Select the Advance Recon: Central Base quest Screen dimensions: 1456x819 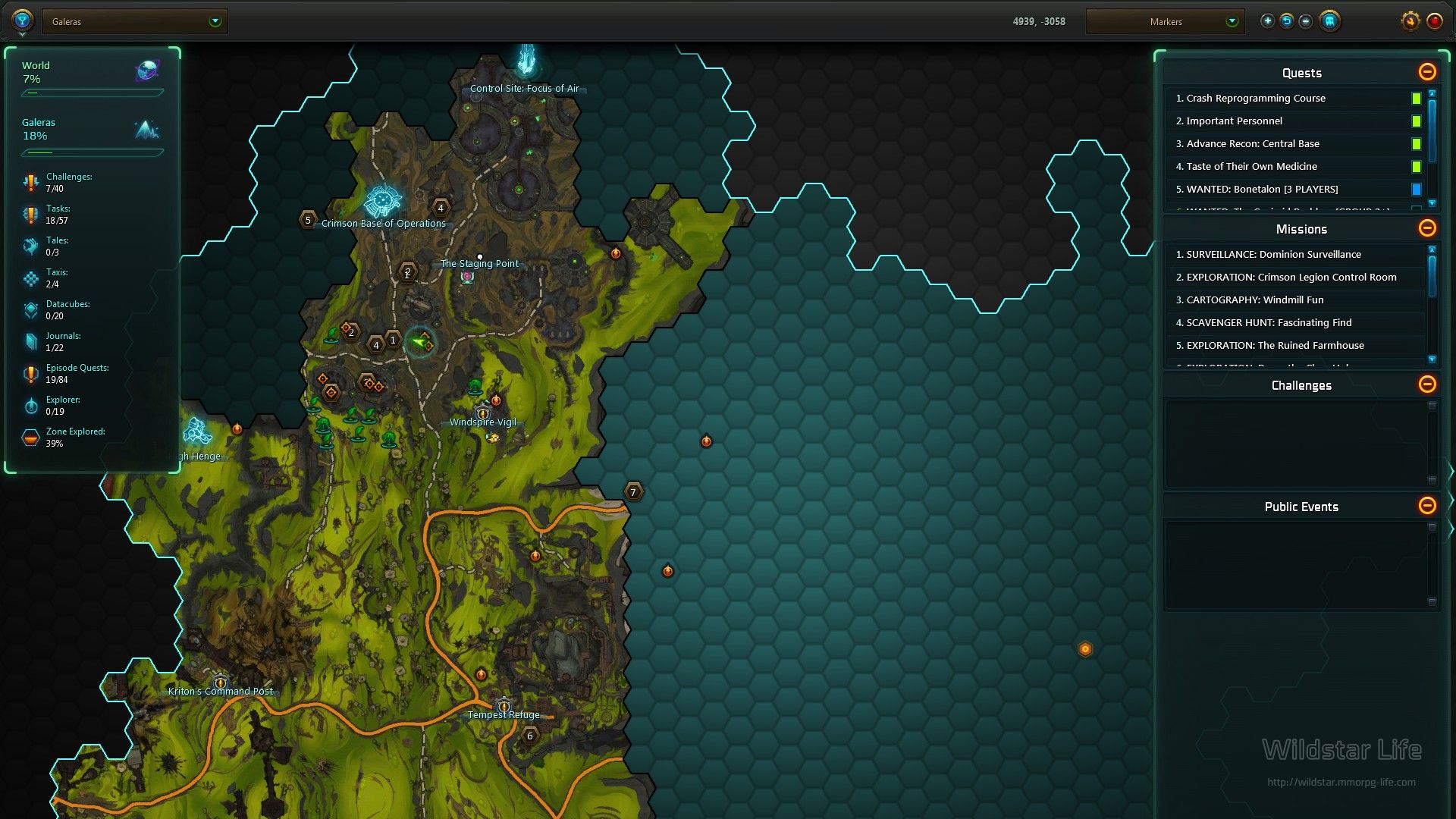1253,143
